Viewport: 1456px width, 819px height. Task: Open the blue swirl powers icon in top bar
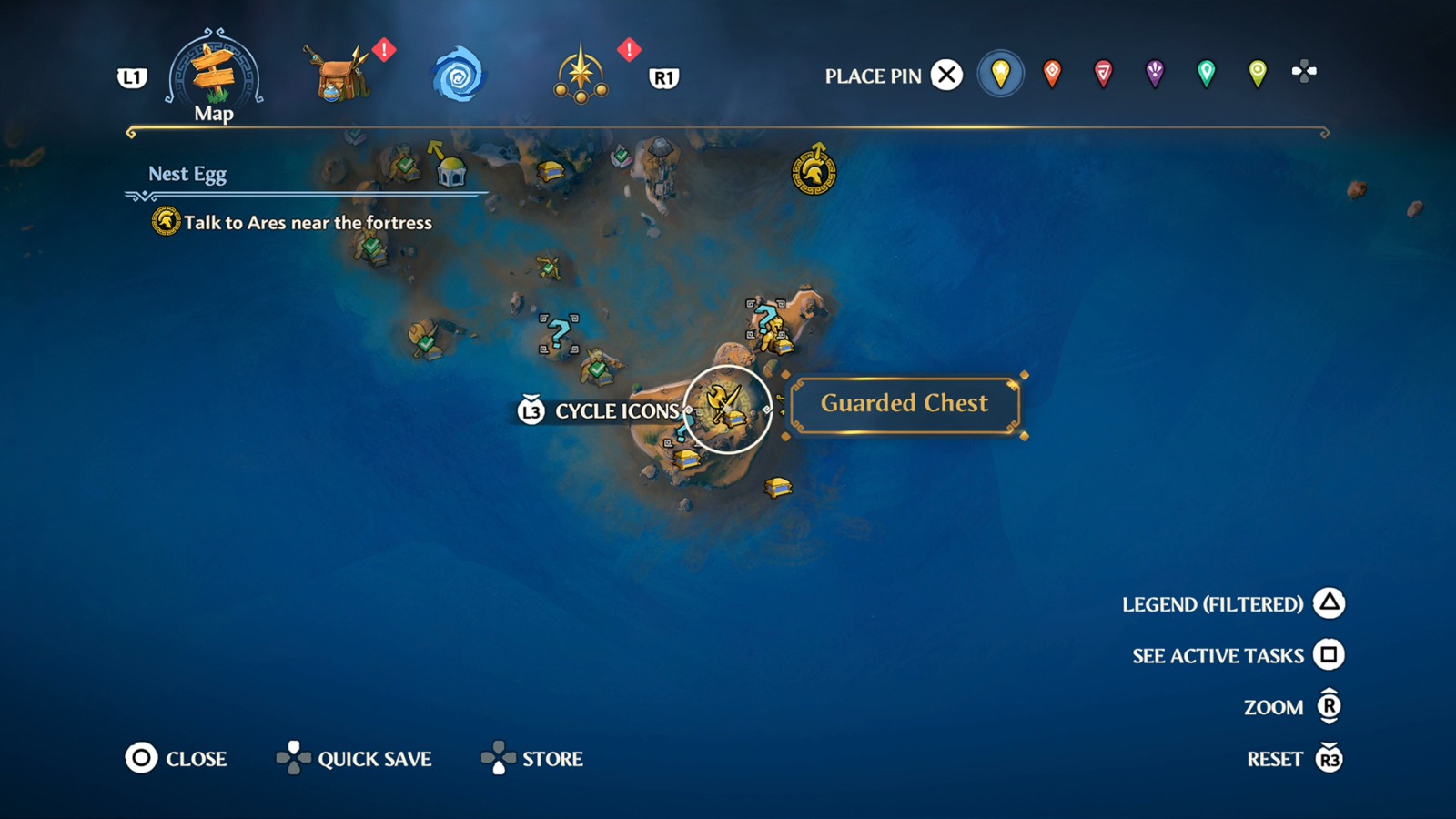tap(462, 75)
